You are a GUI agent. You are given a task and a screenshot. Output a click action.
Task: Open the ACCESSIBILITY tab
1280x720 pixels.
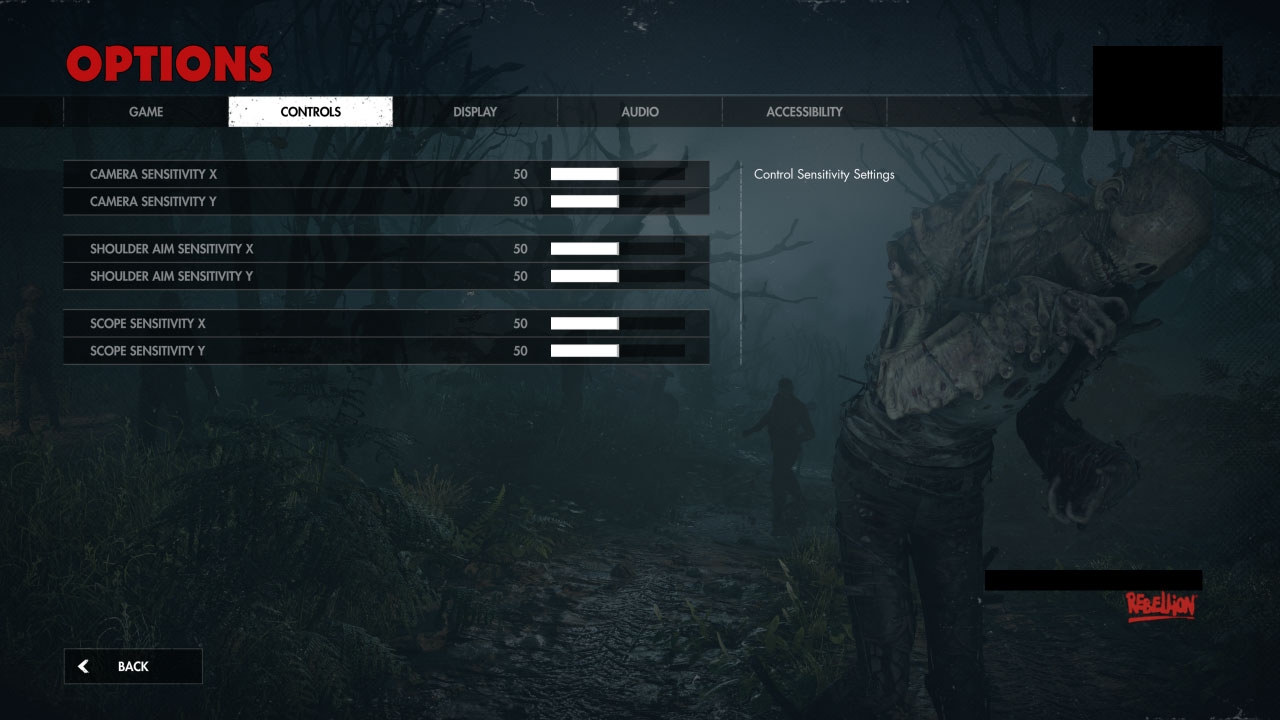point(804,111)
